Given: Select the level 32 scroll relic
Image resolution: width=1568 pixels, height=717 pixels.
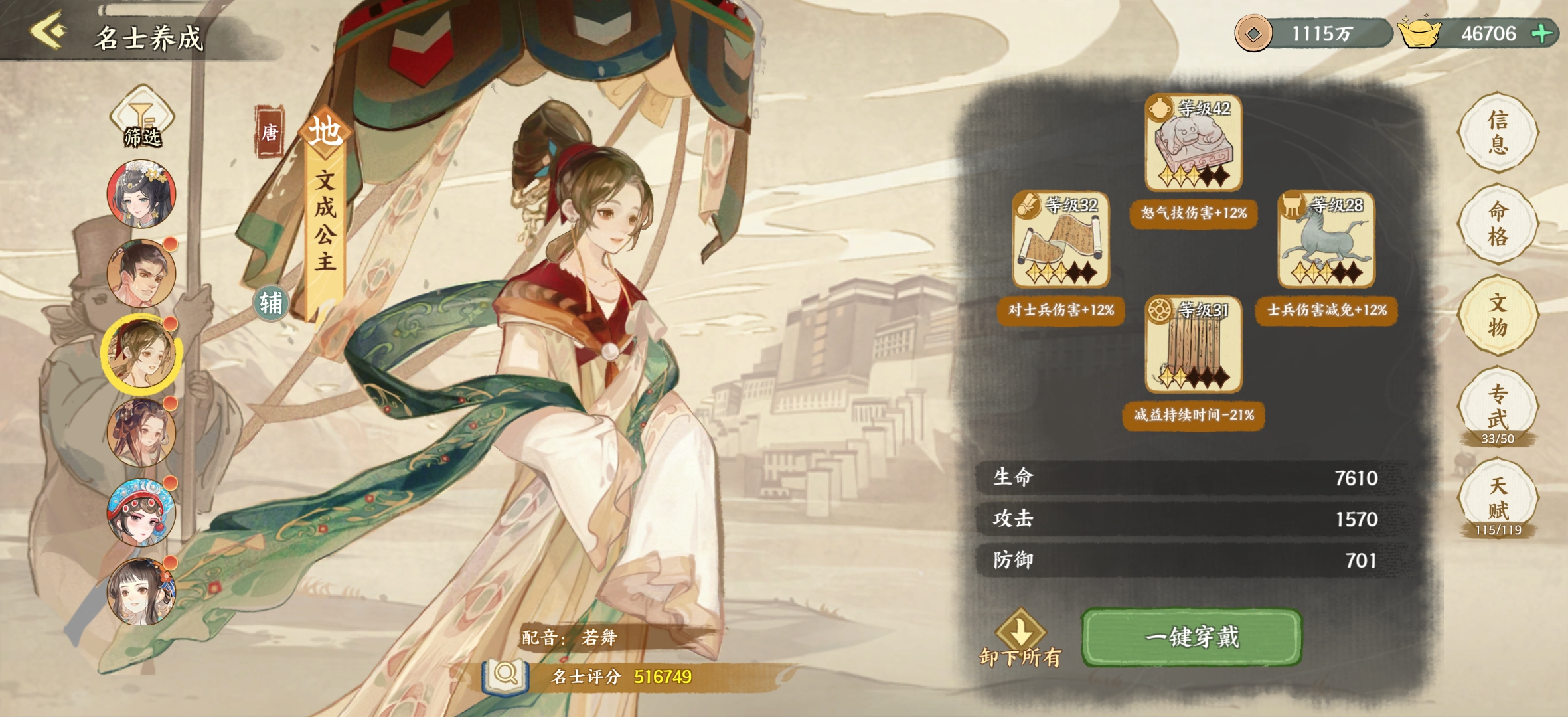Looking at the screenshot, I should [x=1061, y=240].
